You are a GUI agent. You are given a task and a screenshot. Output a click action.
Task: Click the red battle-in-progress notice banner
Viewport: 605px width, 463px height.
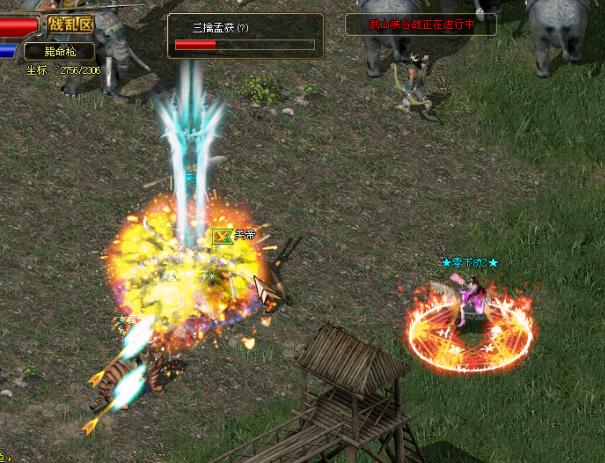click(419, 24)
